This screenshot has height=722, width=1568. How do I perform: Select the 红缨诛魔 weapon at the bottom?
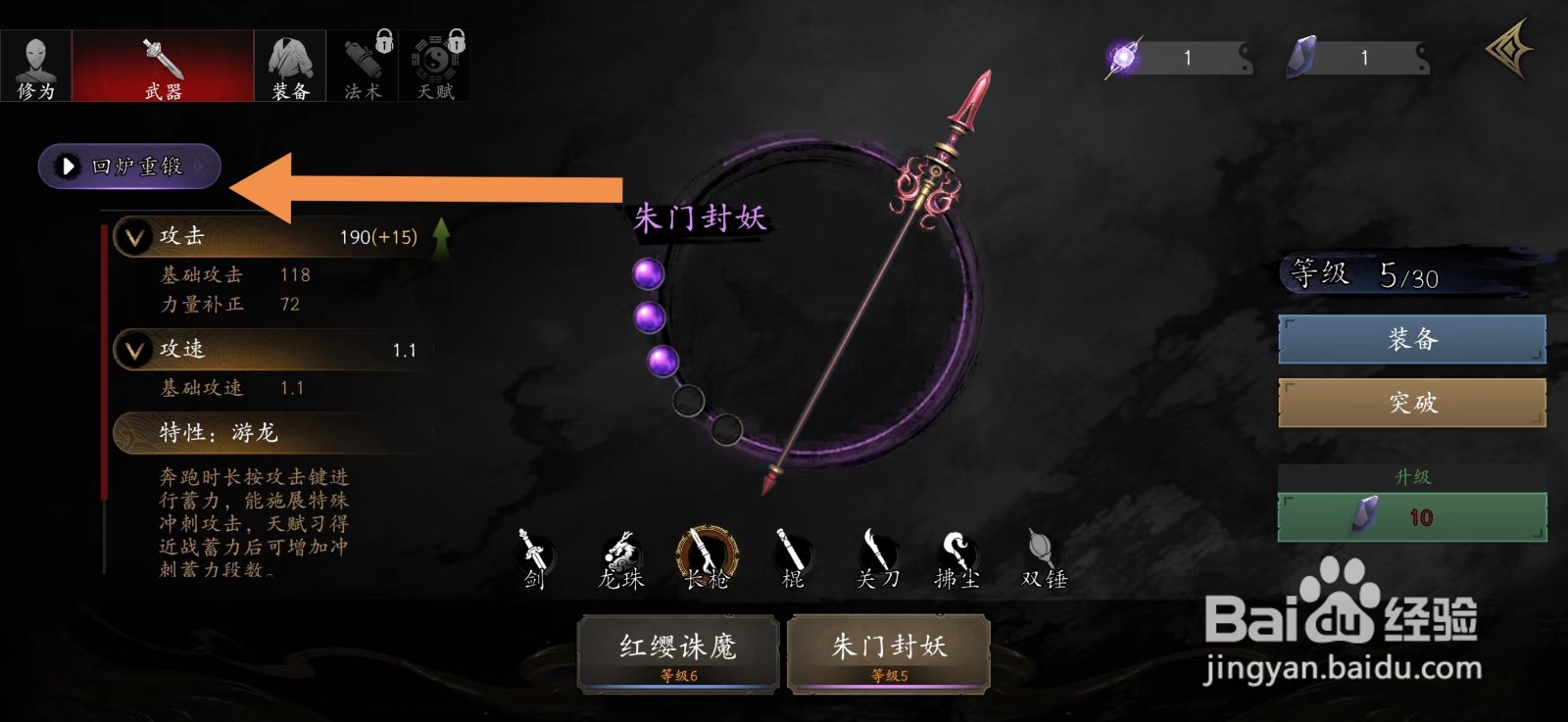[x=676, y=651]
